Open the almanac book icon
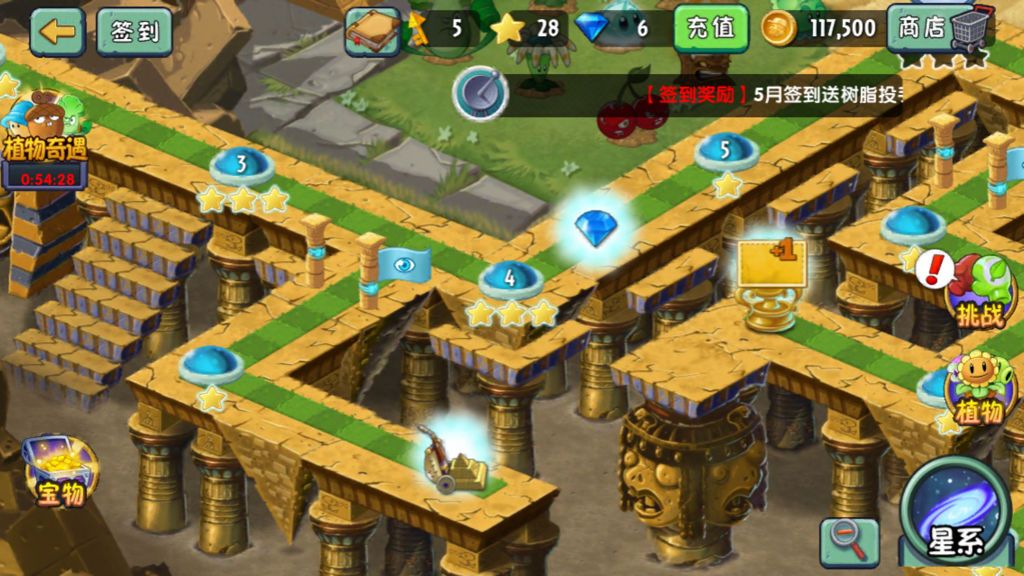 click(373, 31)
